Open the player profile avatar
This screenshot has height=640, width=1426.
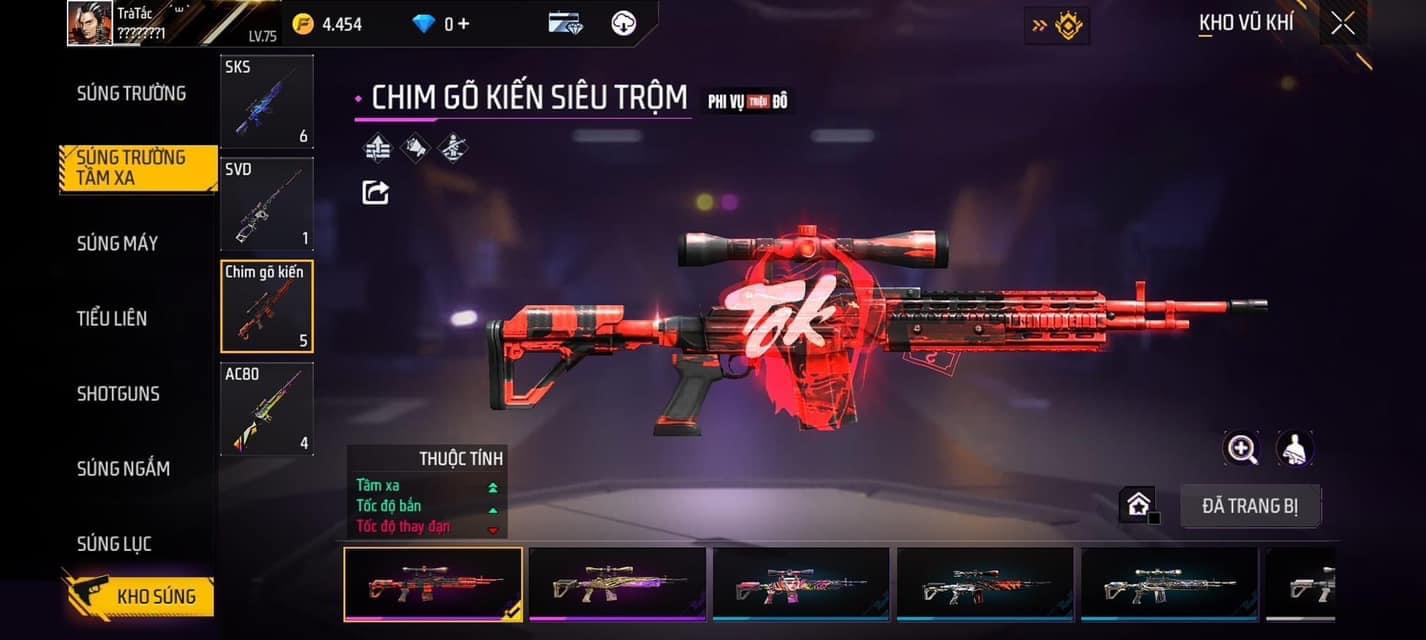[x=89, y=23]
